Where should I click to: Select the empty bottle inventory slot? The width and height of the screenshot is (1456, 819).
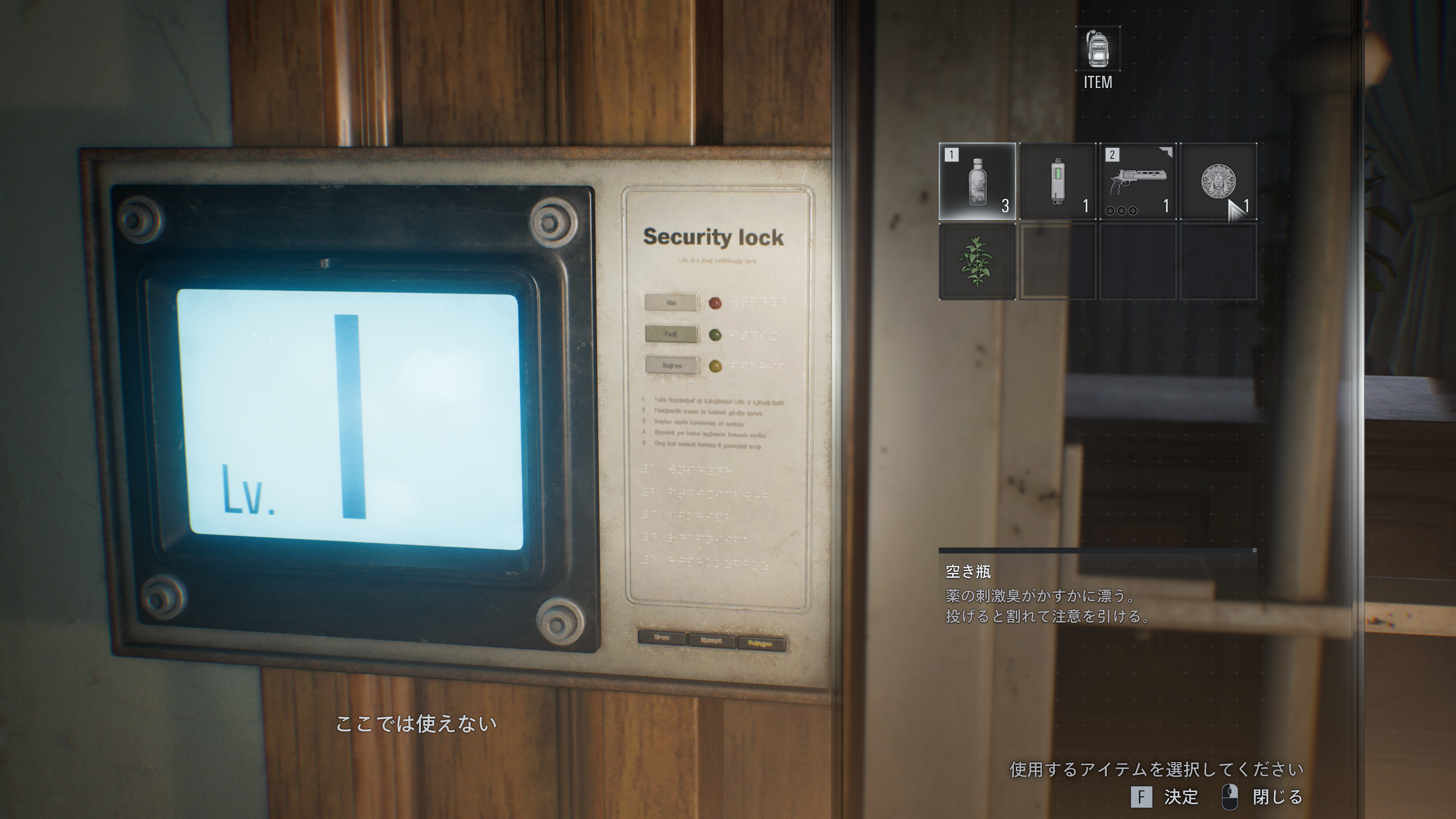coord(977,182)
